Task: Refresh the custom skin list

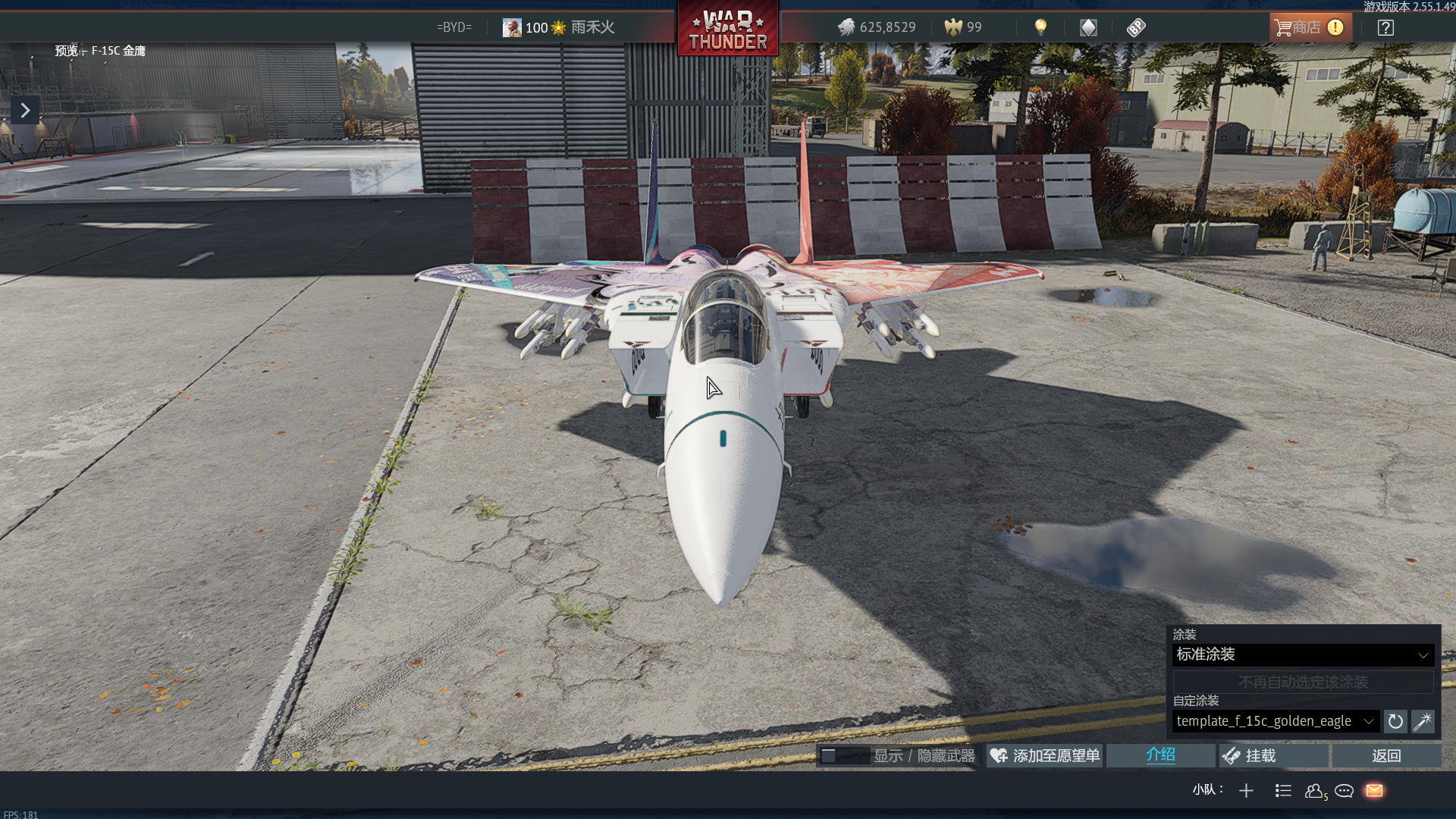Action: [x=1395, y=721]
